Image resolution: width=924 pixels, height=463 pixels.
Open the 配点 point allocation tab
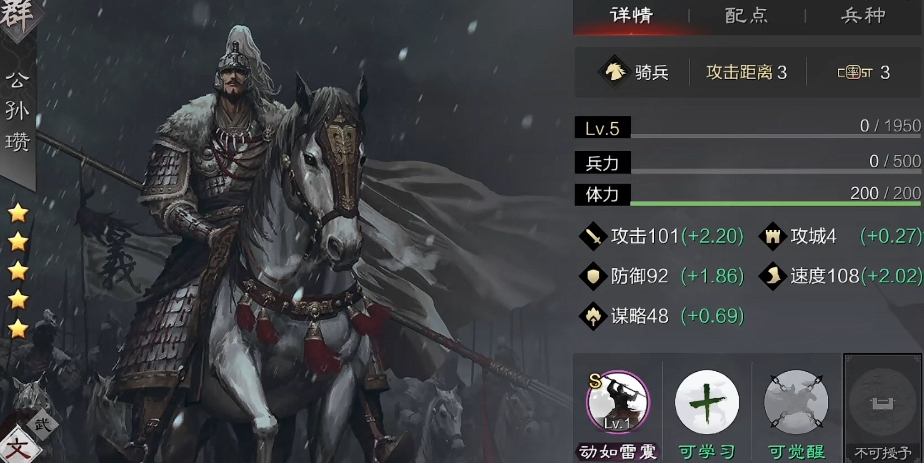[x=746, y=15]
